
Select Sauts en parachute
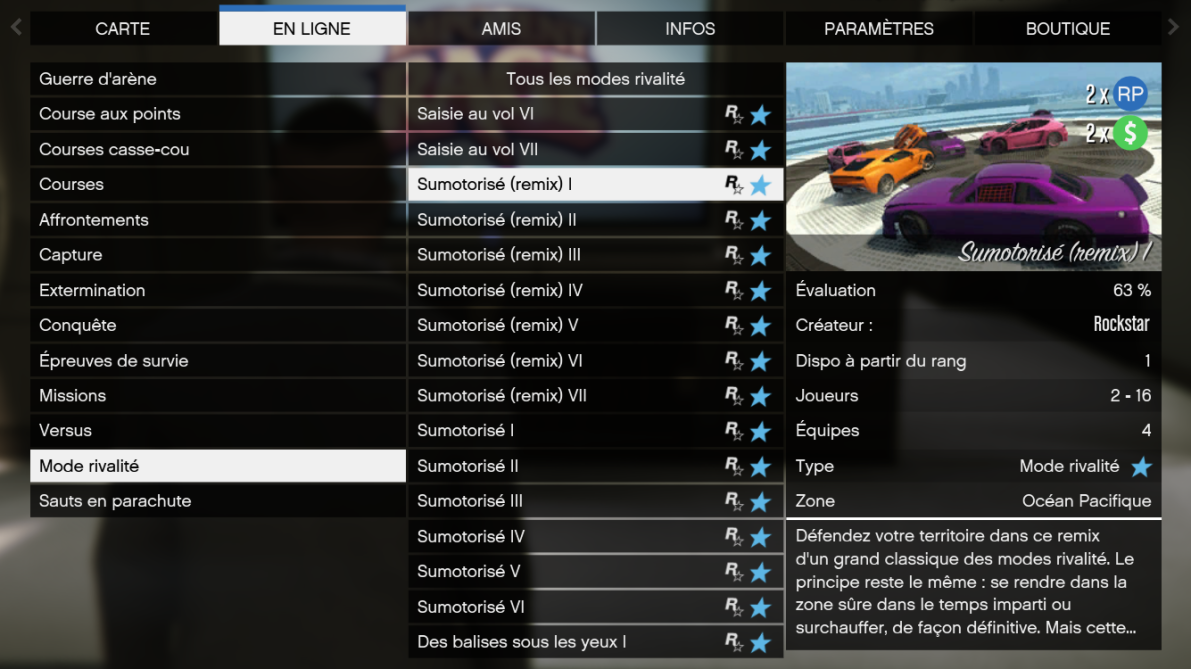point(218,501)
